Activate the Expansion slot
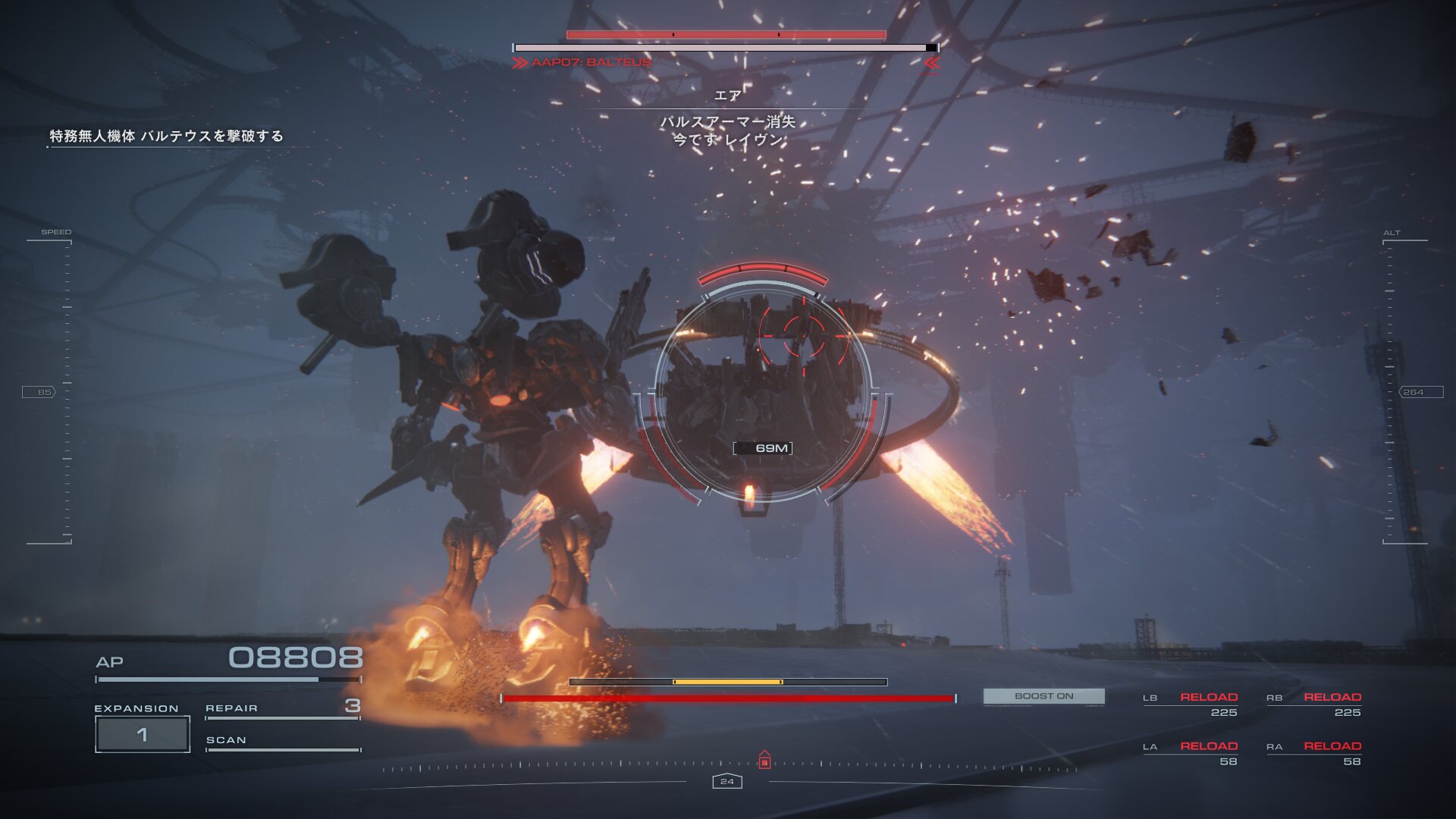Screen dimensions: 1456x819 [143, 734]
